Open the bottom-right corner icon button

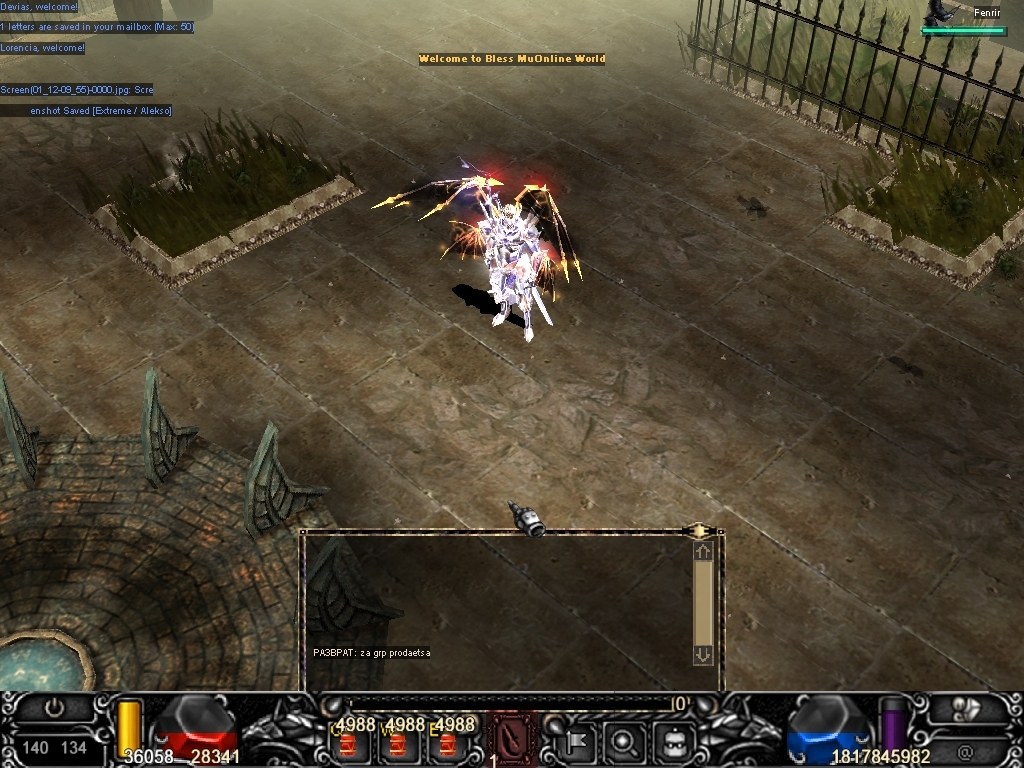[x=966, y=708]
